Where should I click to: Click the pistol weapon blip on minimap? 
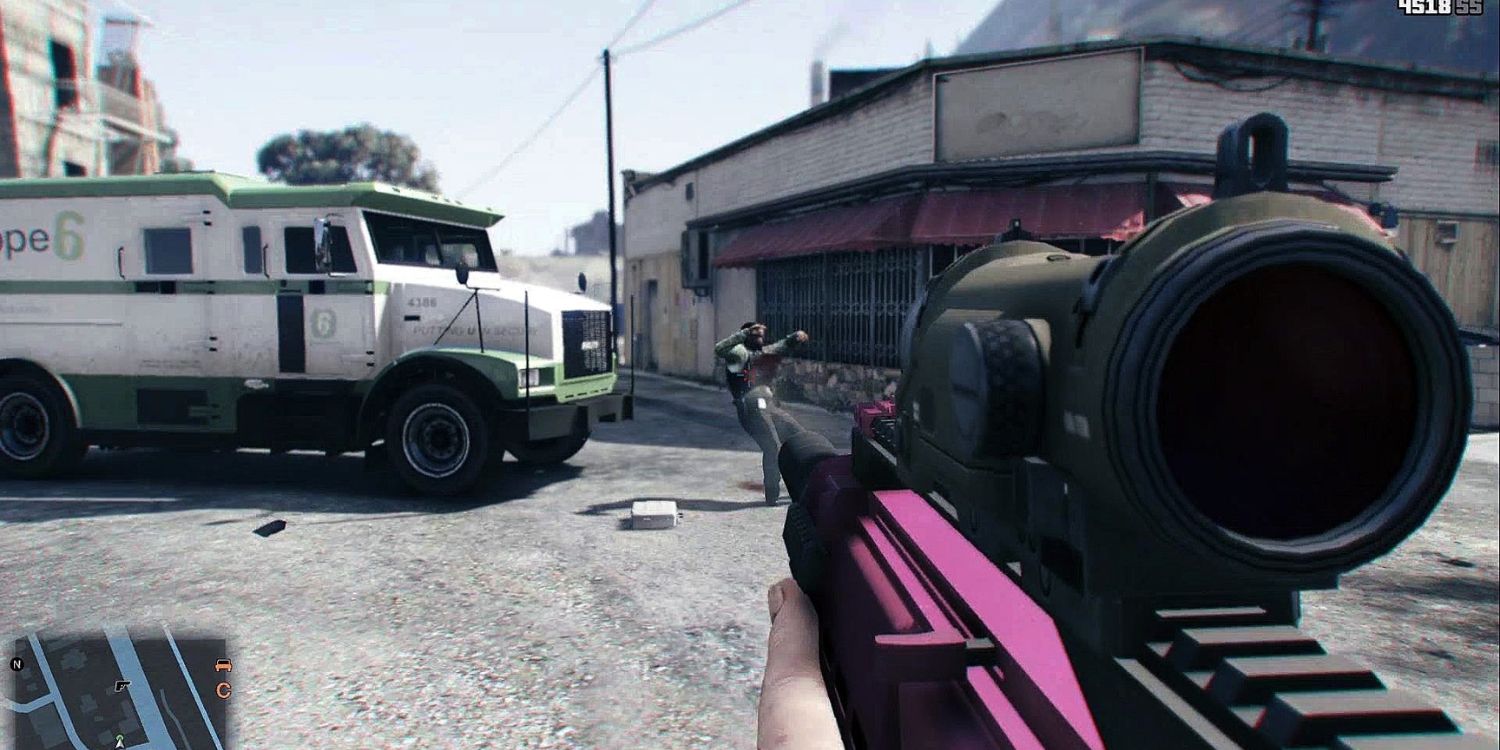tap(122, 686)
